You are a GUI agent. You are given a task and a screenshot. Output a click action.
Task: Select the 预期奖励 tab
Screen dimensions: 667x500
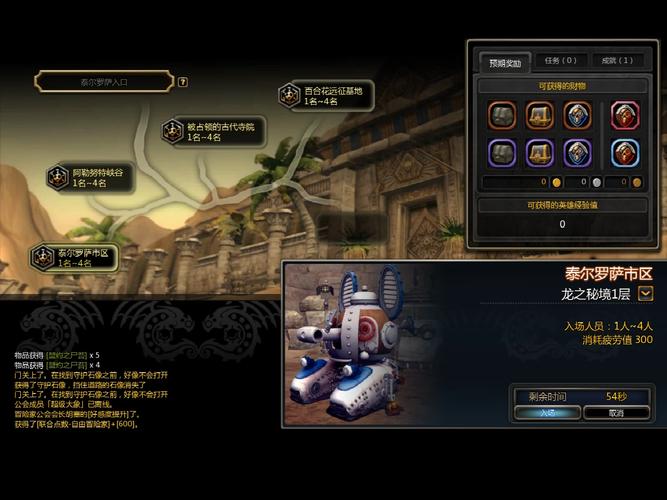503,61
